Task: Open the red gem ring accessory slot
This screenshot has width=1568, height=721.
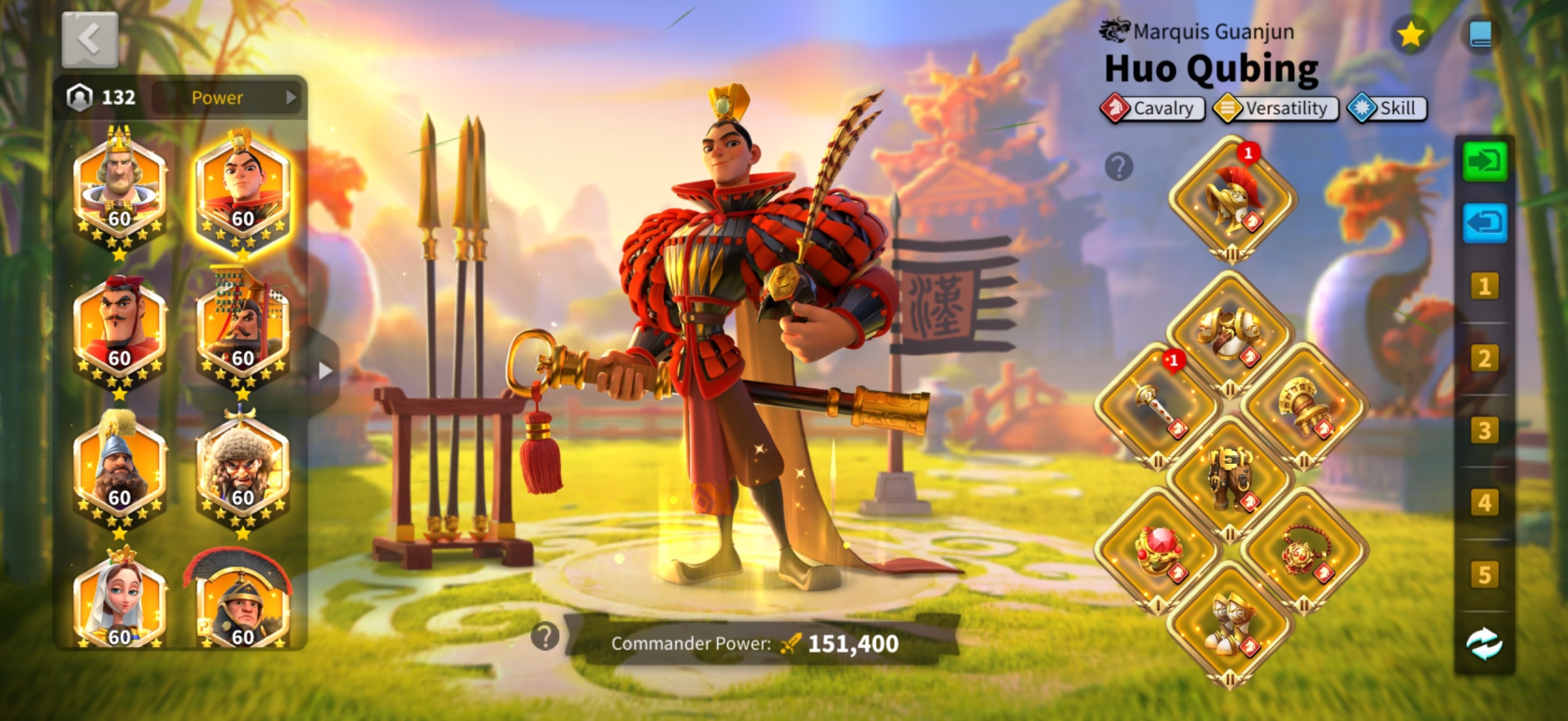Action: [1158, 550]
